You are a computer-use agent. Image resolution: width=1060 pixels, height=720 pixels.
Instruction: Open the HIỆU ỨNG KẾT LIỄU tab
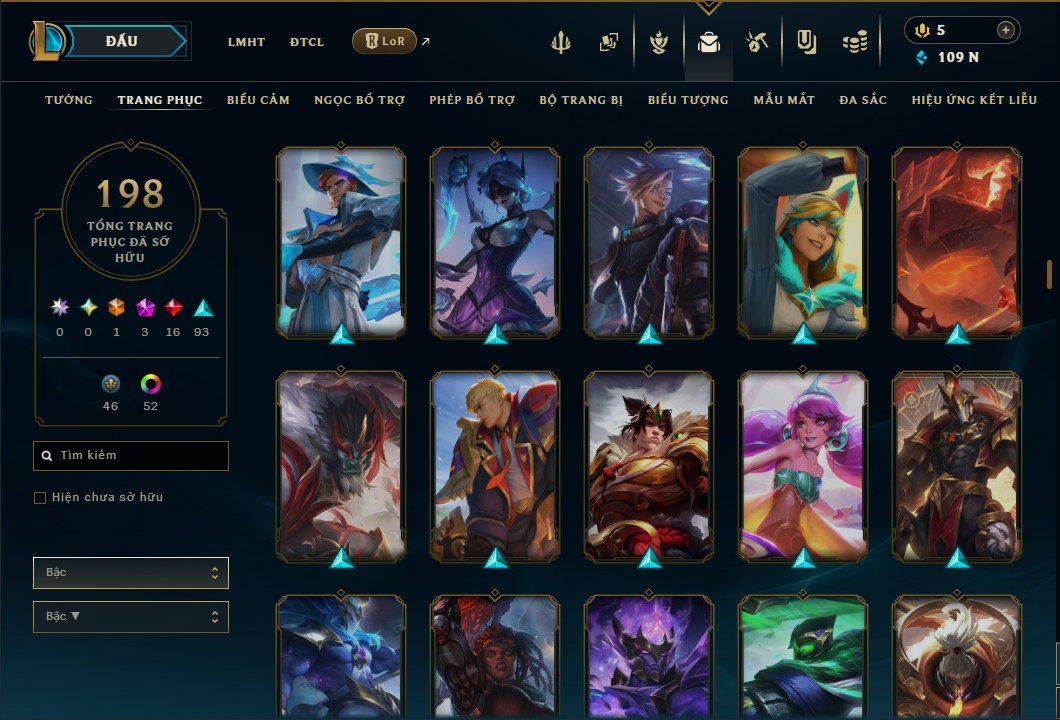(x=974, y=100)
